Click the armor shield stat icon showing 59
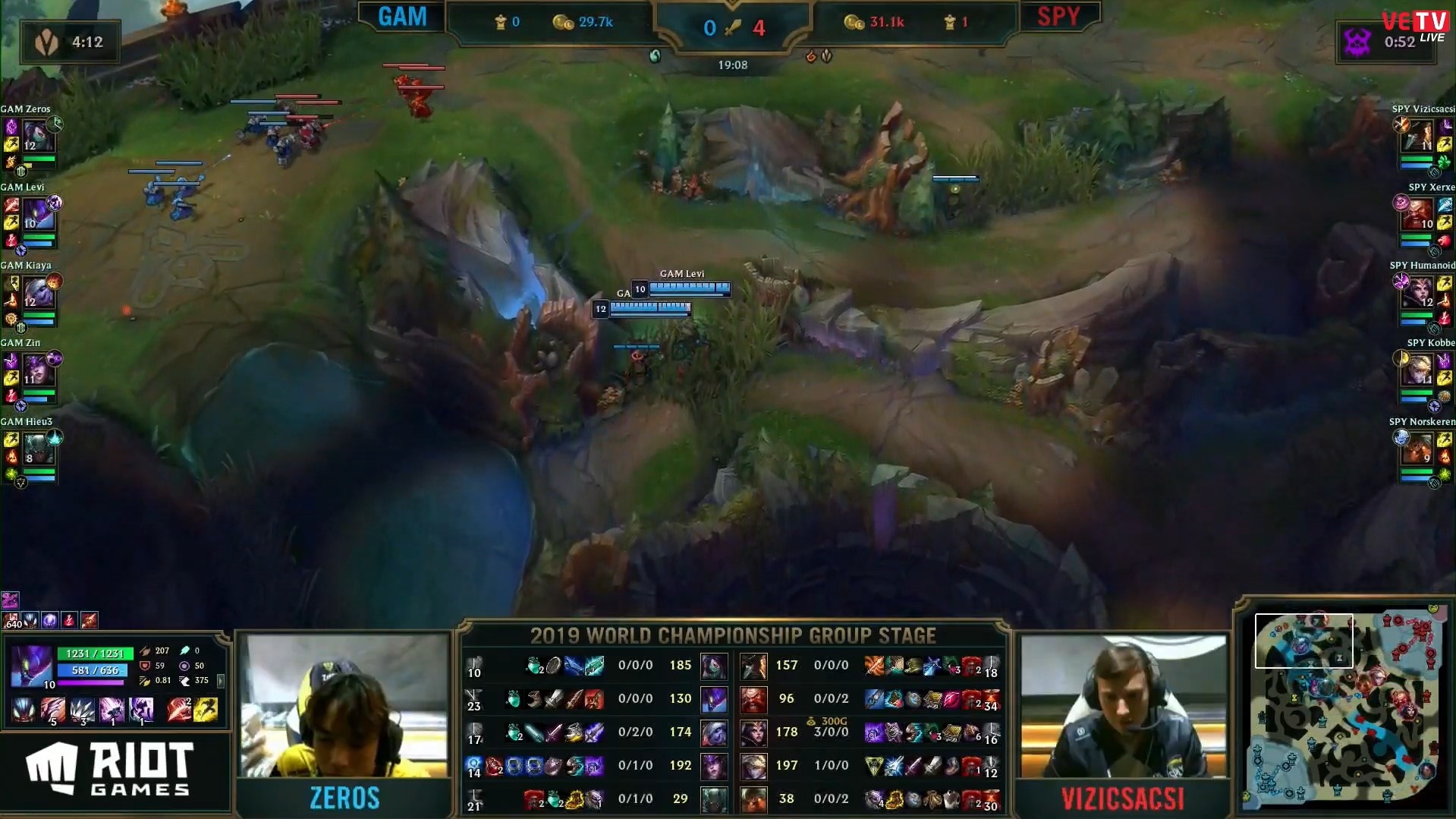 [x=146, y=666]
